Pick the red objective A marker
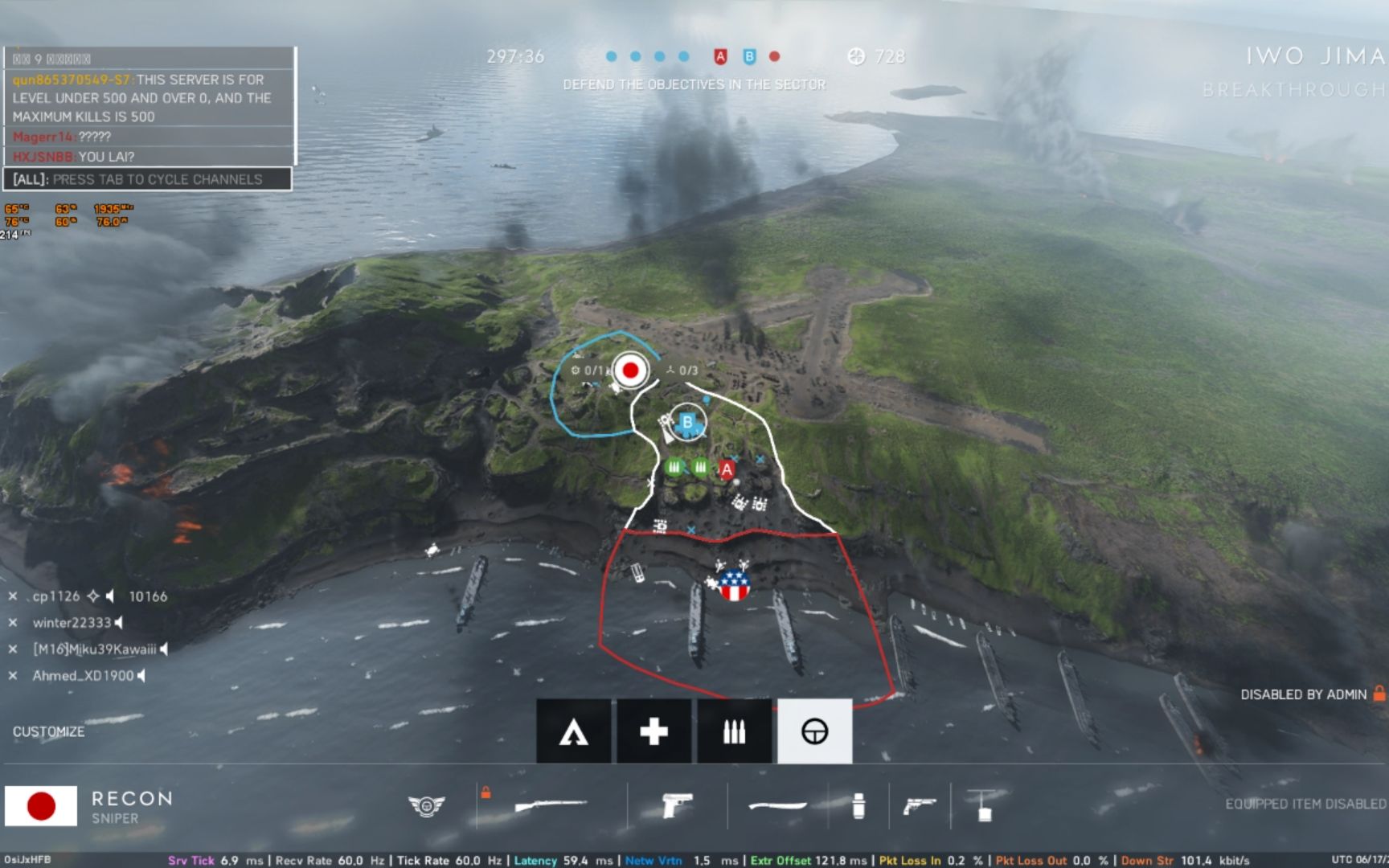Image resolution: width=1389 pixels, height=868 pixels. click(727, 470)
